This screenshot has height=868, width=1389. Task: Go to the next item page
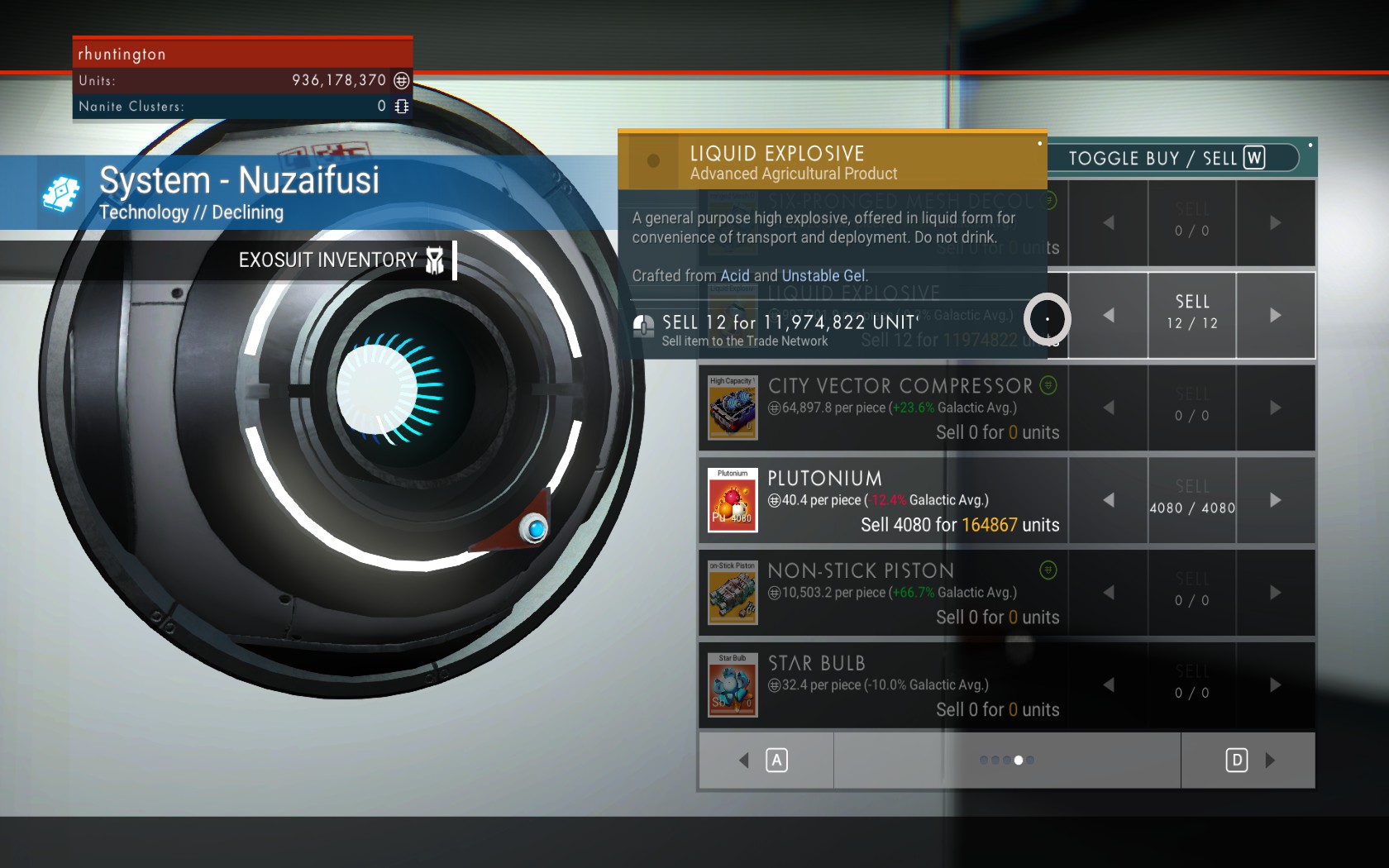(1248, 761)
